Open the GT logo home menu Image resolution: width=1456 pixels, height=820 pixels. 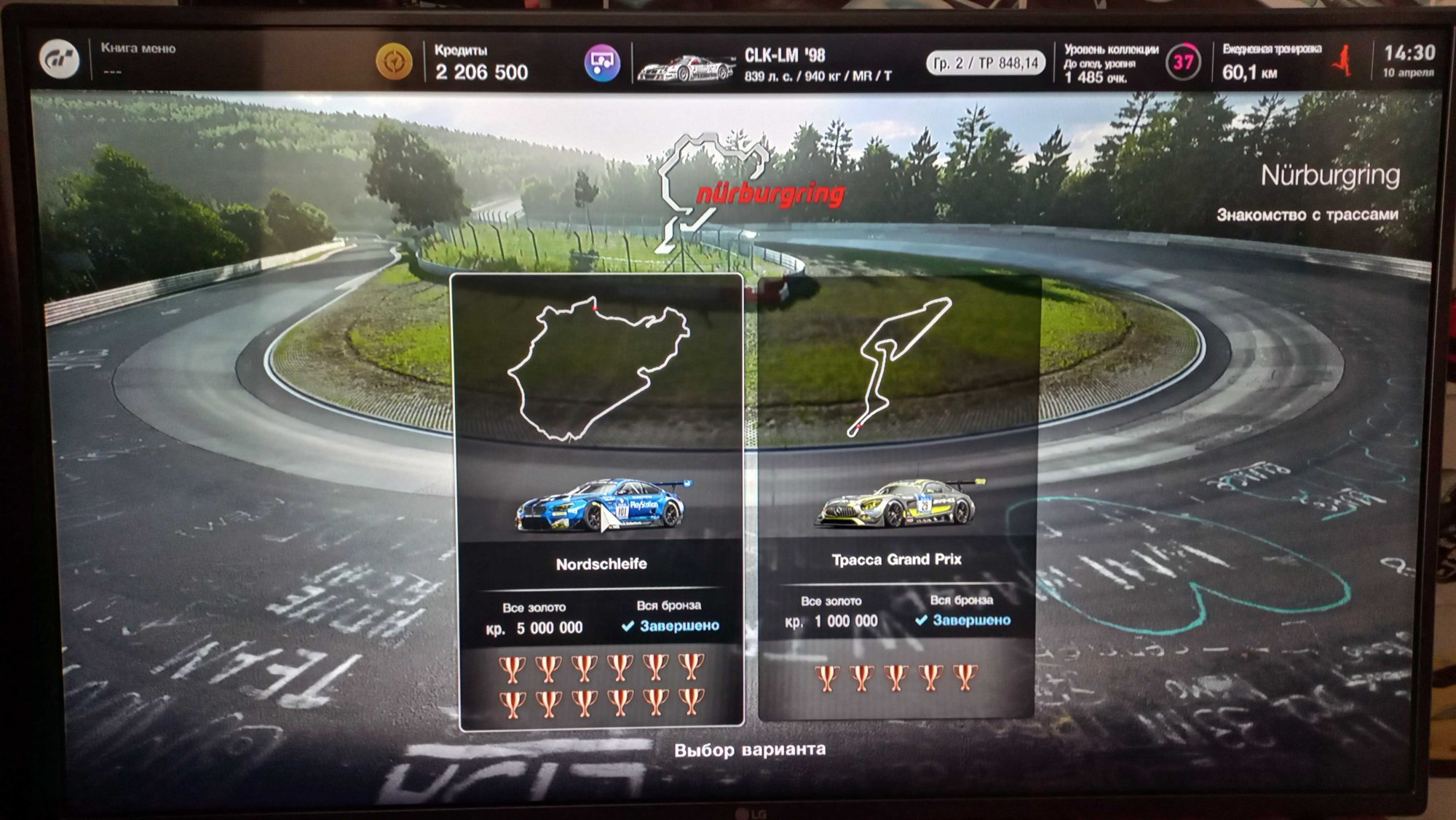point(59,60)
